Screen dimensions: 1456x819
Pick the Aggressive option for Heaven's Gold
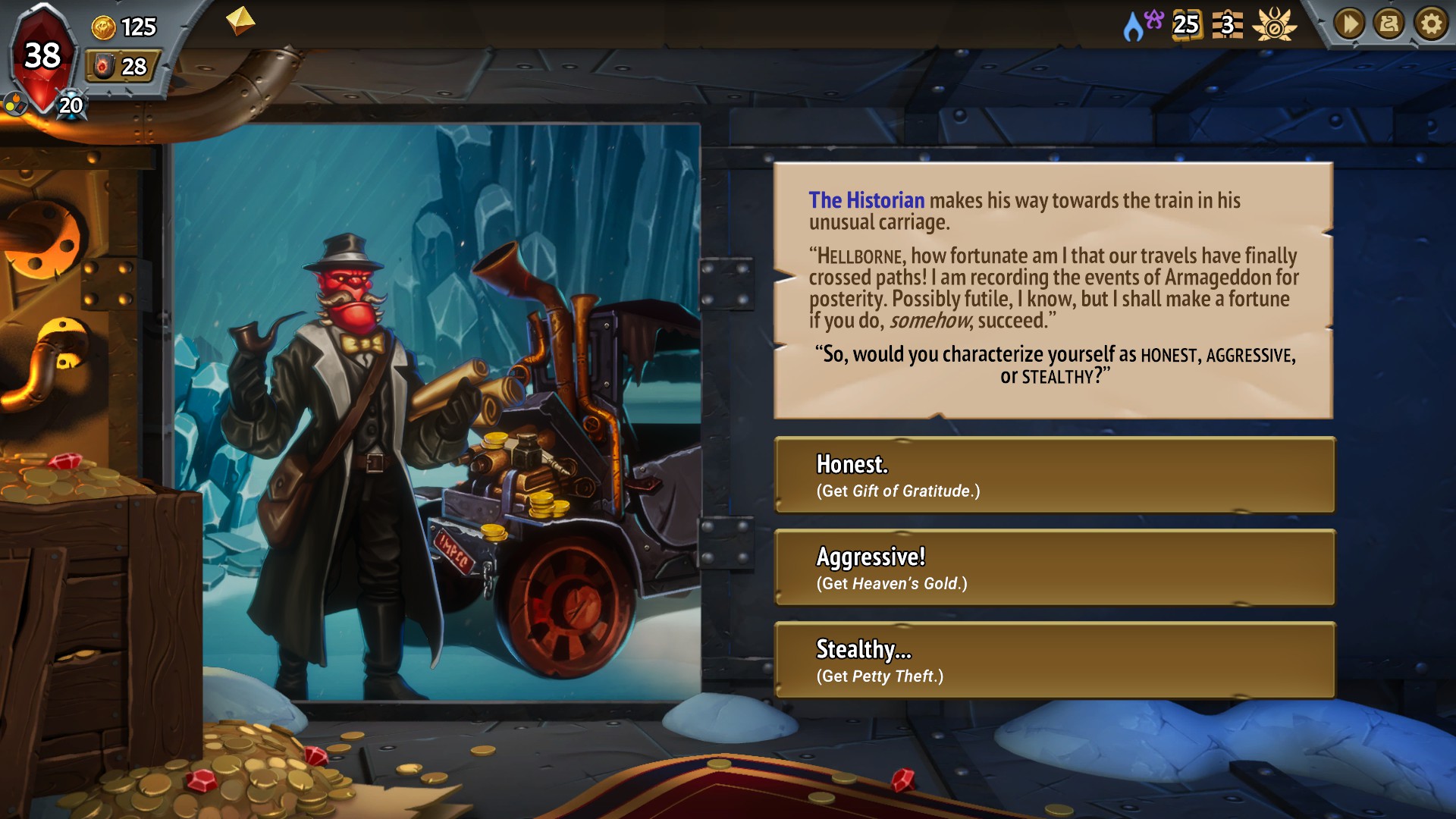click(x=1054, y=568)
